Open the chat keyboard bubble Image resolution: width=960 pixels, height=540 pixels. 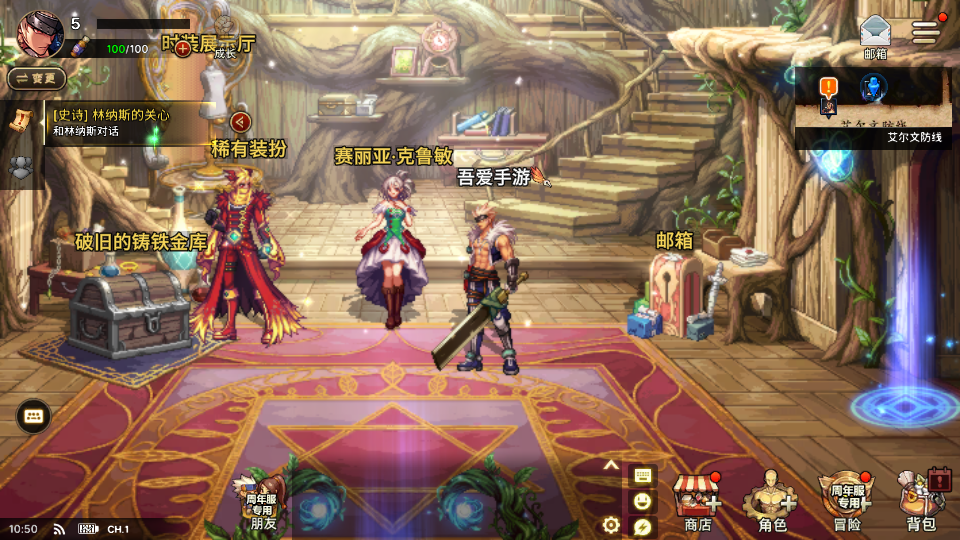pos(33,415)
